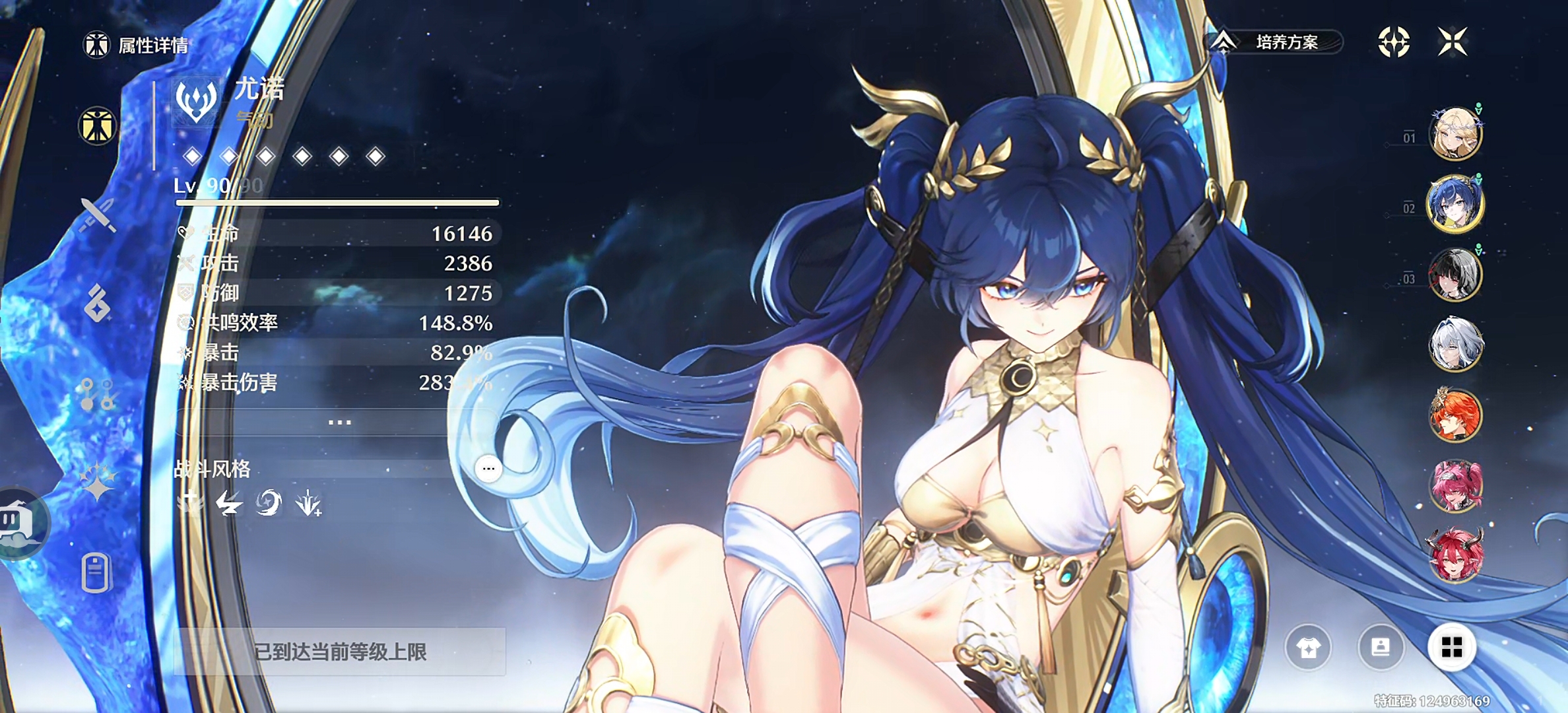This screenshot has height=713, width=1568.
Task: Open the outfit wardrobe shirt button
Action: coord(1308,648)
